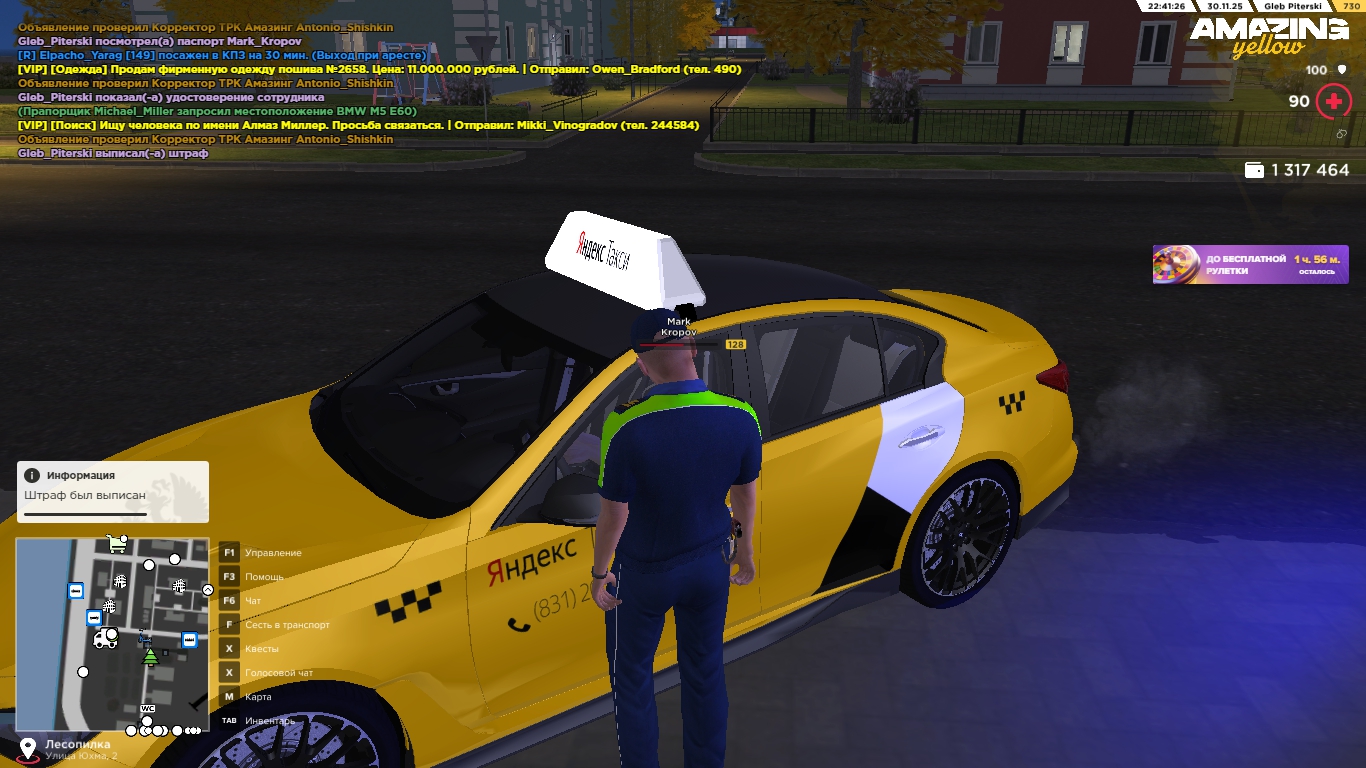Open the free roulette banner
The height and width of the screenshot is (768, 1366).
1250,265
